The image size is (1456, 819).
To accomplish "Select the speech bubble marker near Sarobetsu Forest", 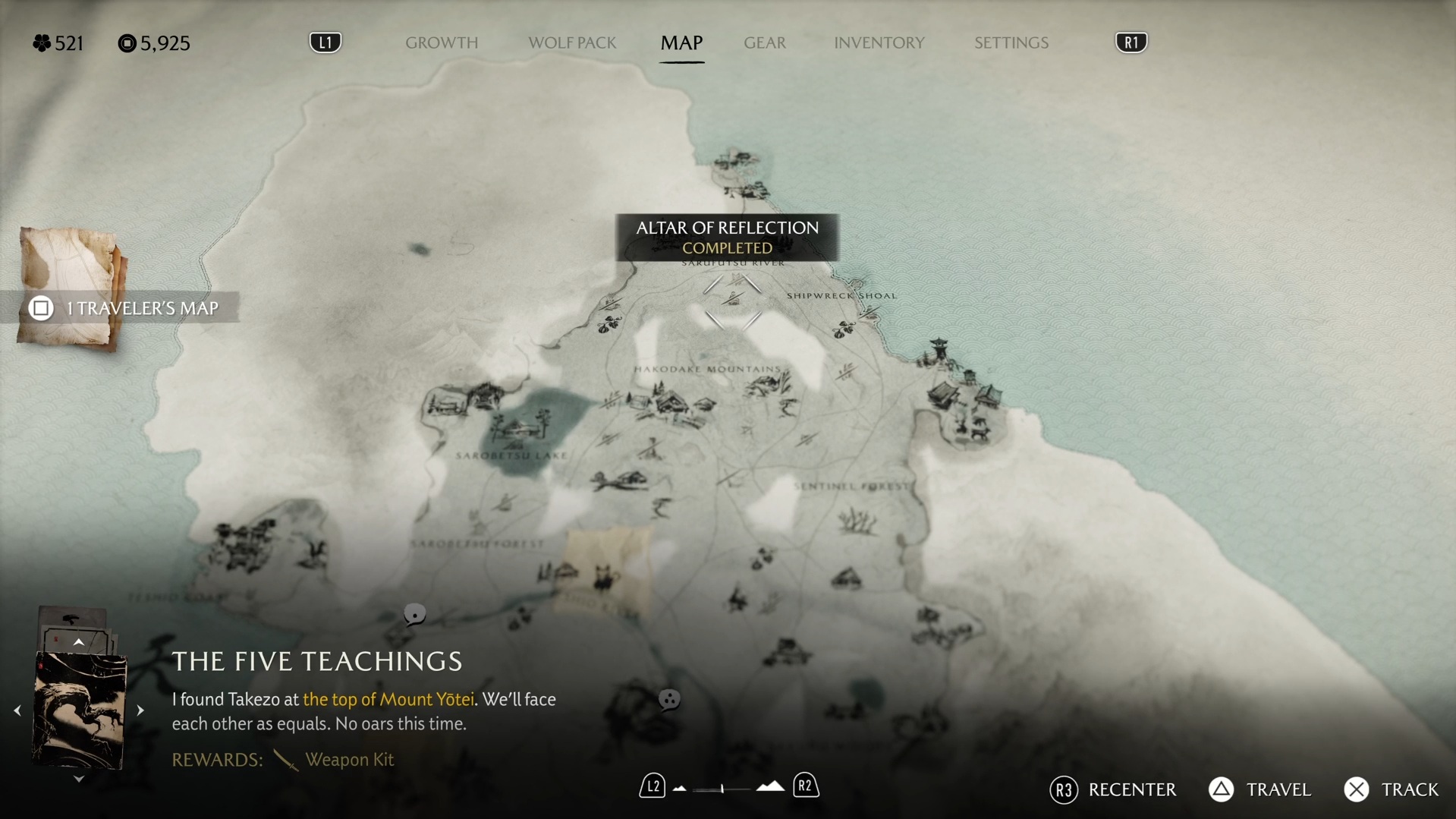I will click(x=414, y=613).
